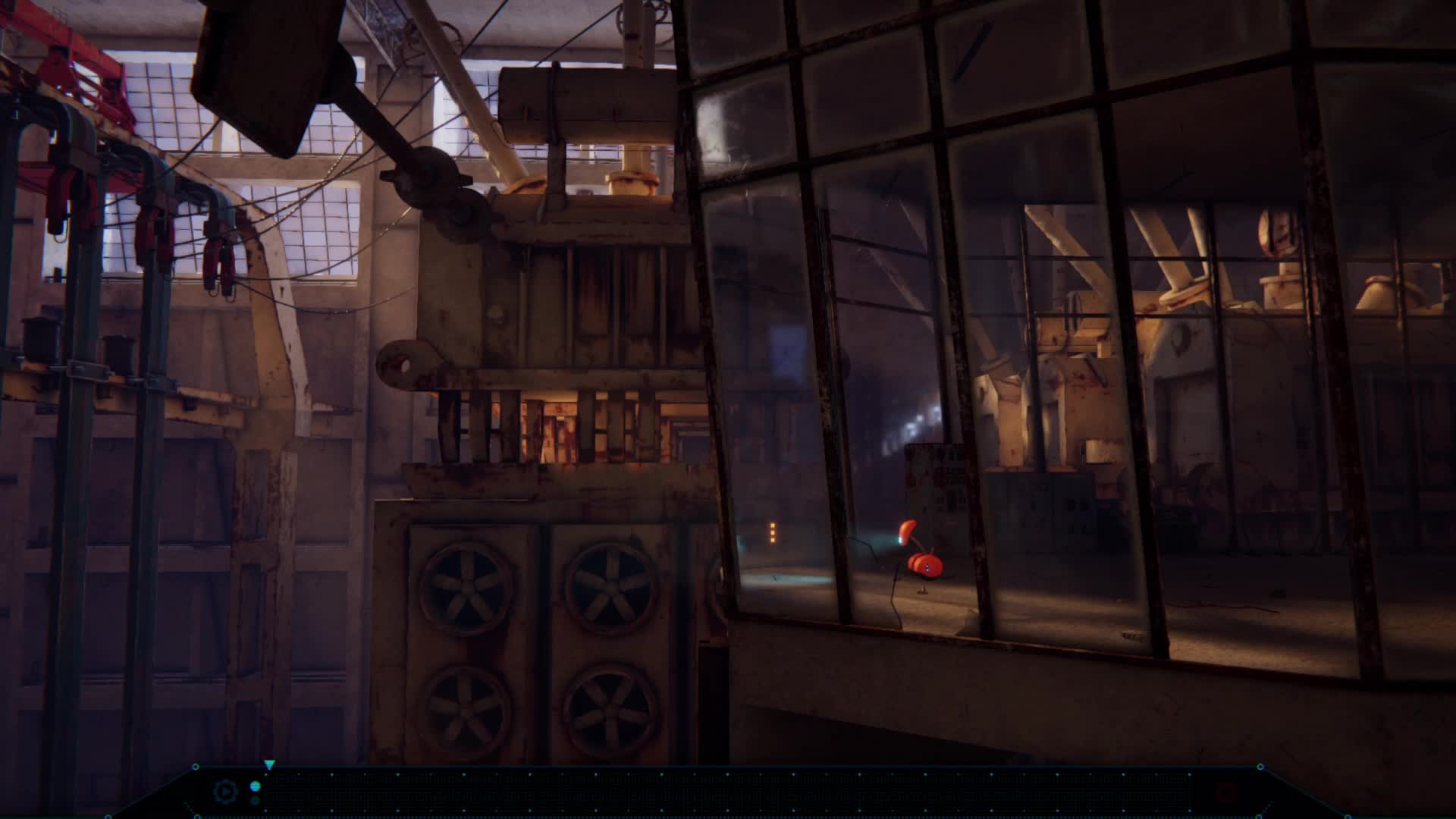Select the small circle node at the HUD's left edge
The image size is (1456, 819).
pyautogui.click(x=196, y=767)
